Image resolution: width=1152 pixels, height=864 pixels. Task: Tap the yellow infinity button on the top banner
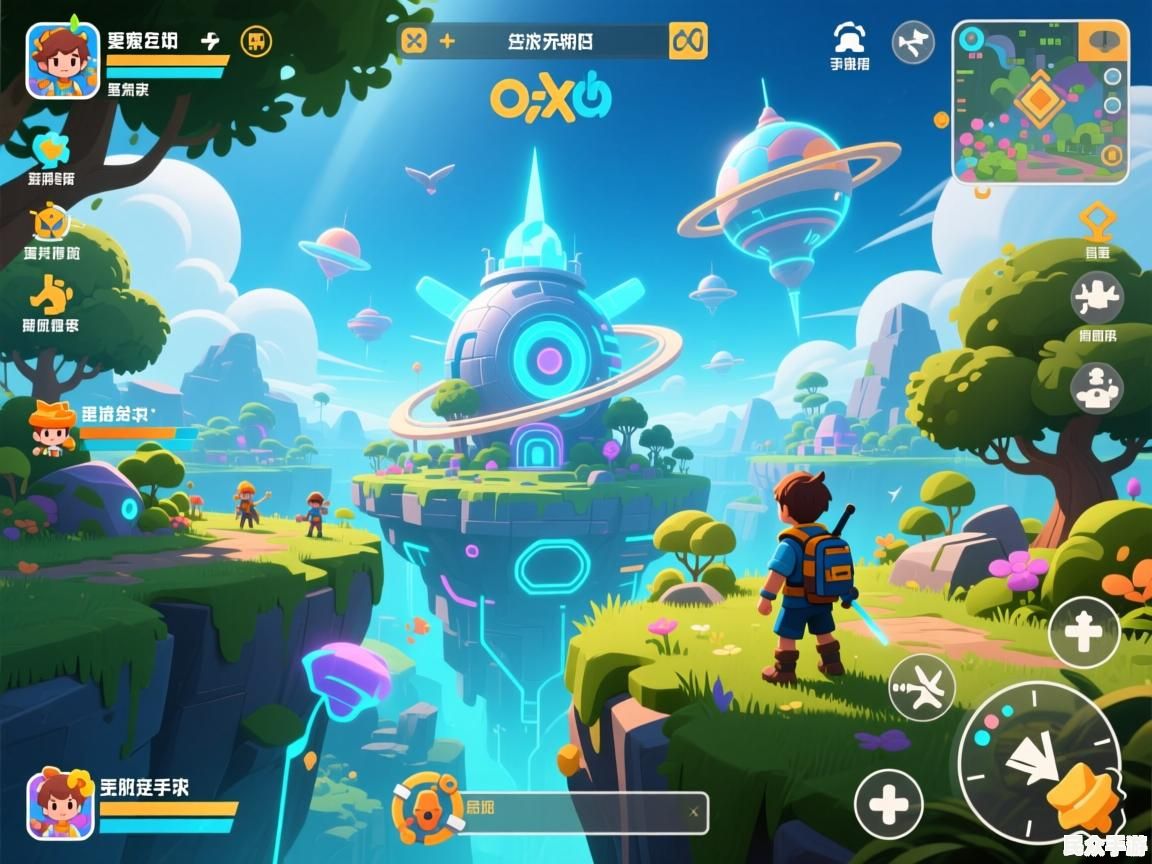[688, 41]
